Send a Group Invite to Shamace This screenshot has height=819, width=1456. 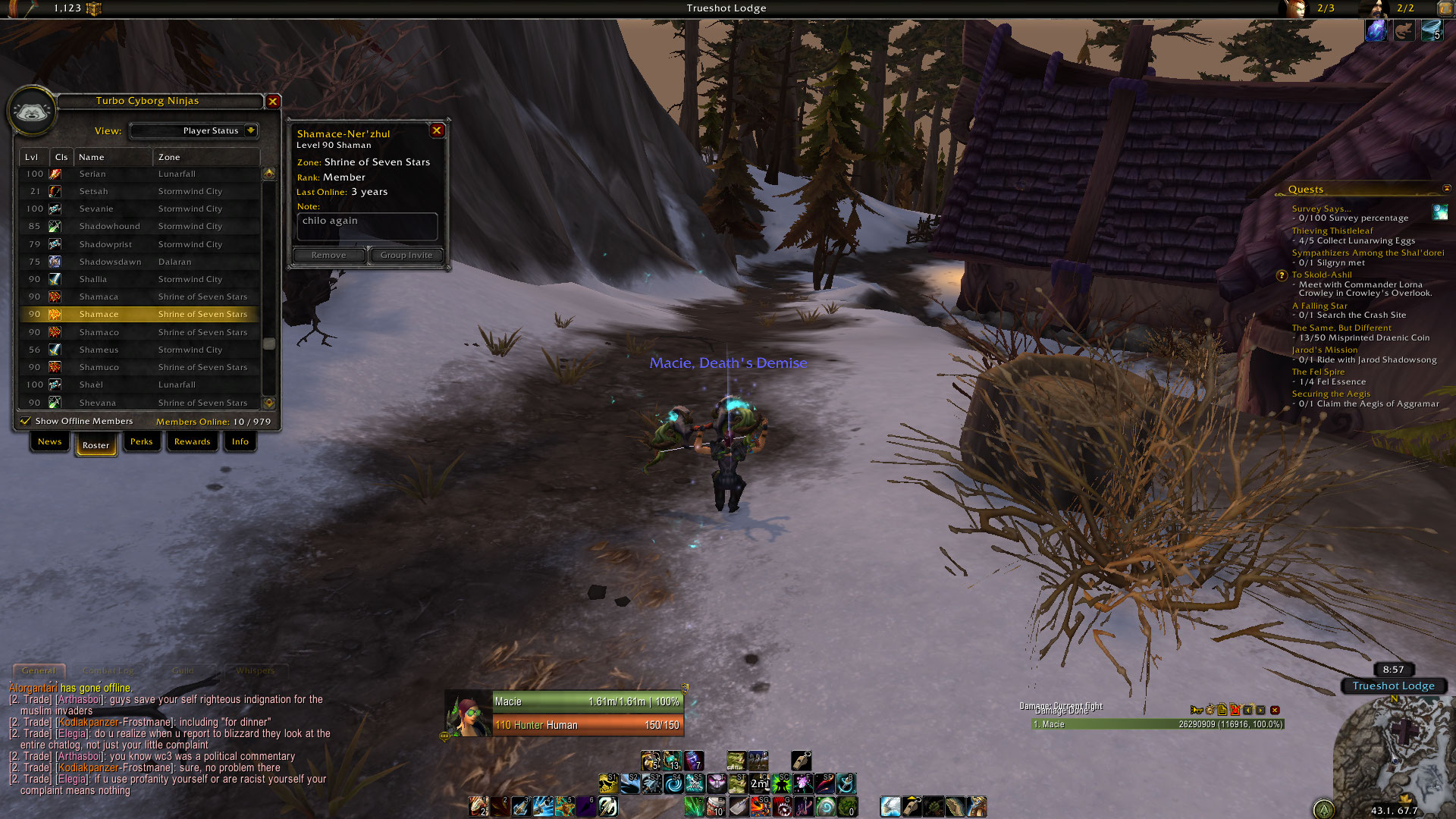coord(406,256)
